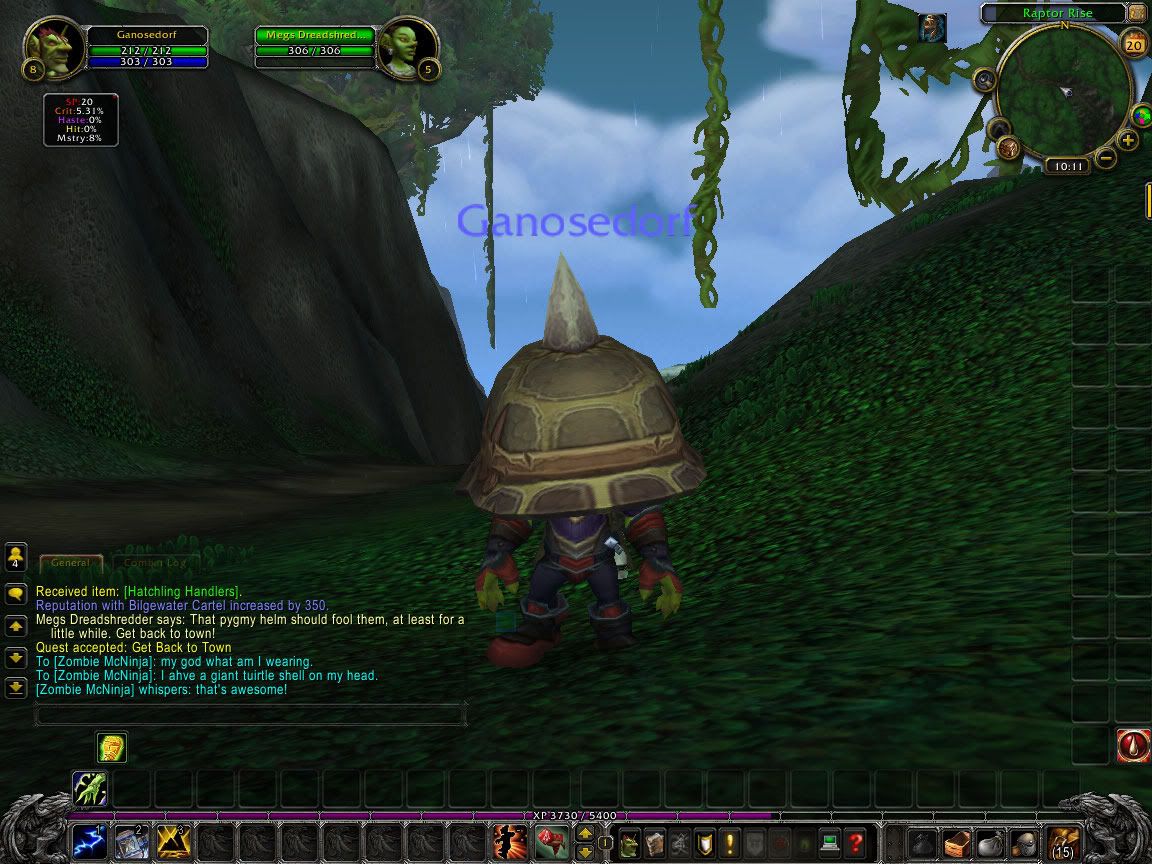
Task: Open the minimap tracking magnifier button
Action: (x=985, y=81)
